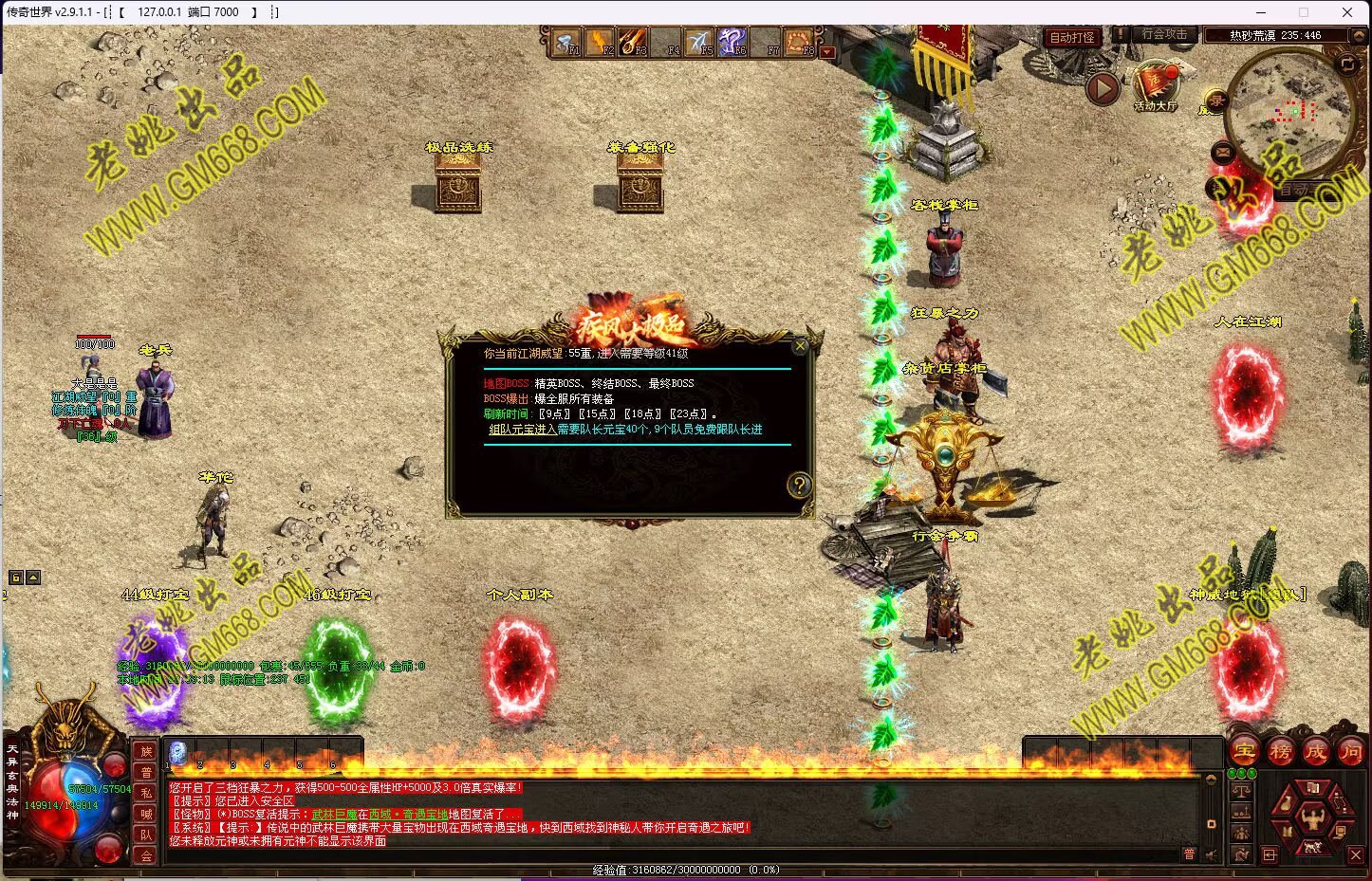Open the circular minimap
Viewport: 1372px width, 881px height.
(x=1289, y=114)
